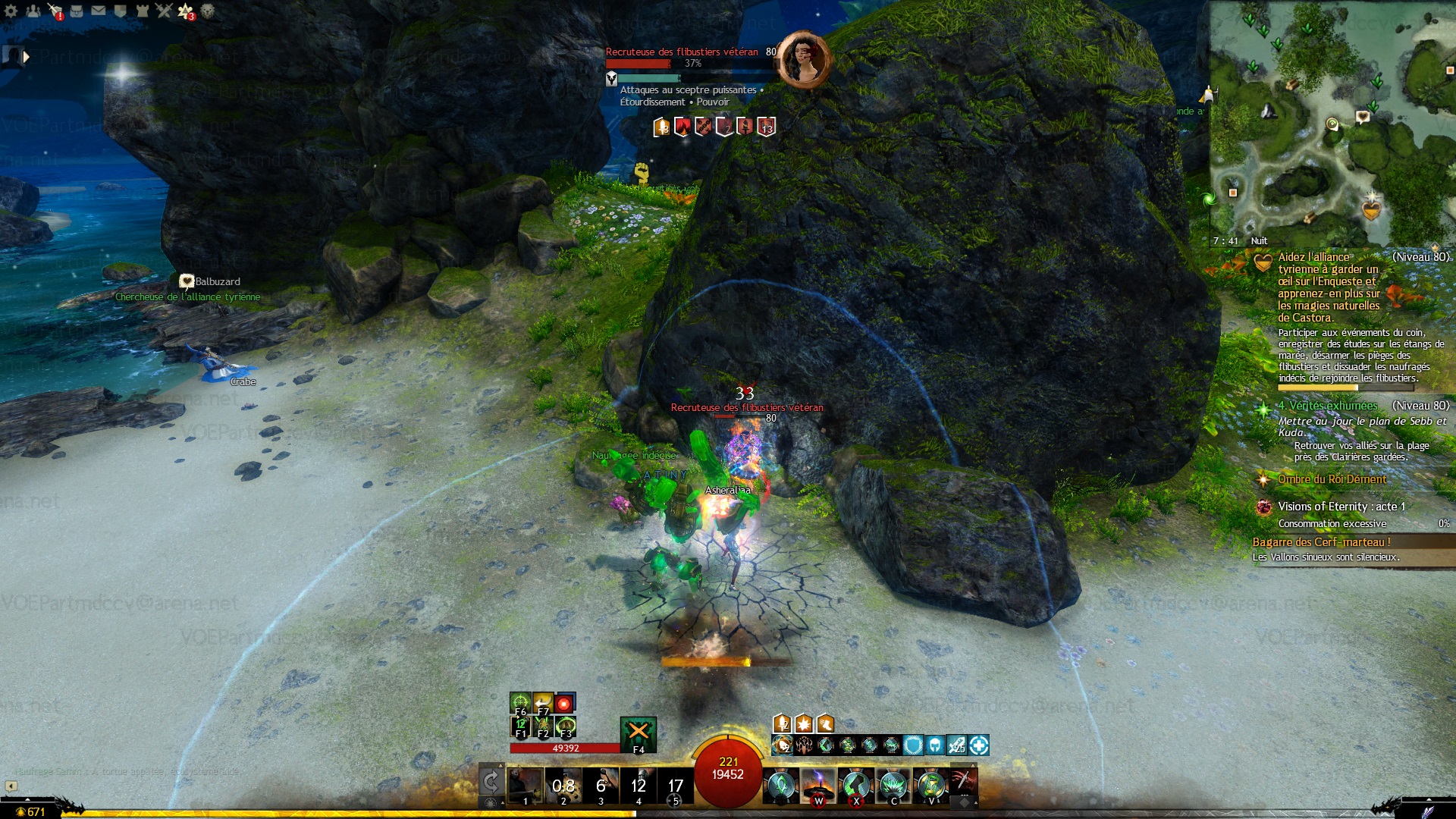Open the World vs World tower icon
Screen dimensions: 1456x819
[142, 11]
